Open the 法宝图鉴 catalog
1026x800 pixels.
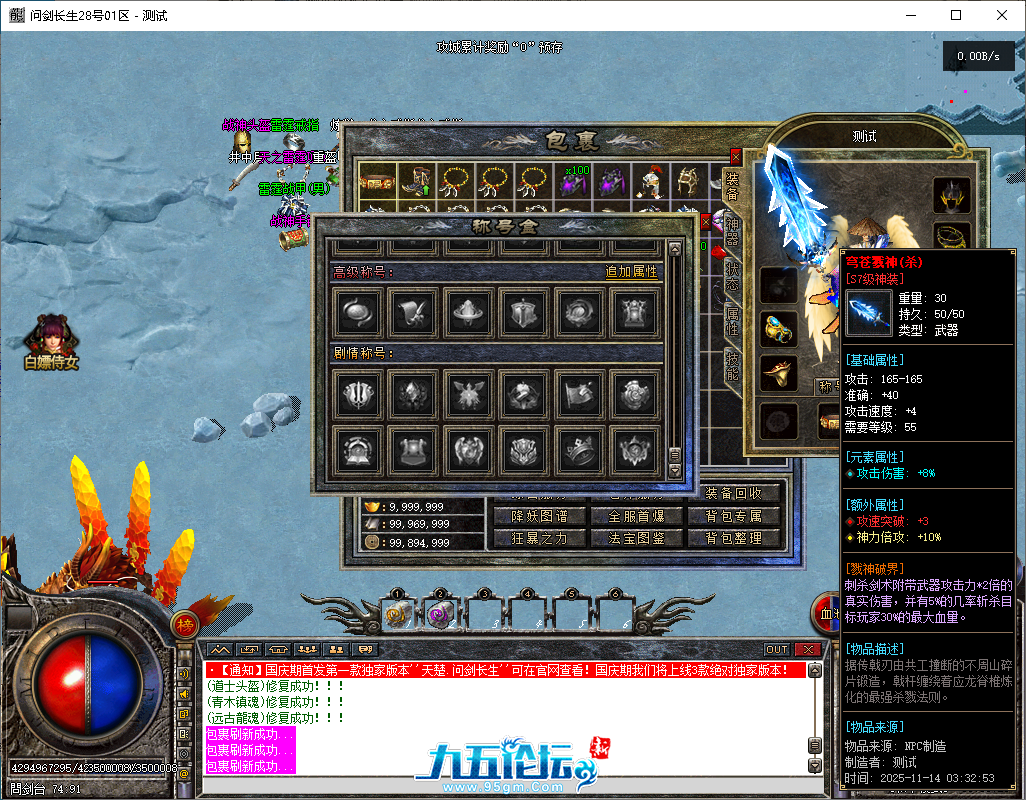[x=636, y=538]
